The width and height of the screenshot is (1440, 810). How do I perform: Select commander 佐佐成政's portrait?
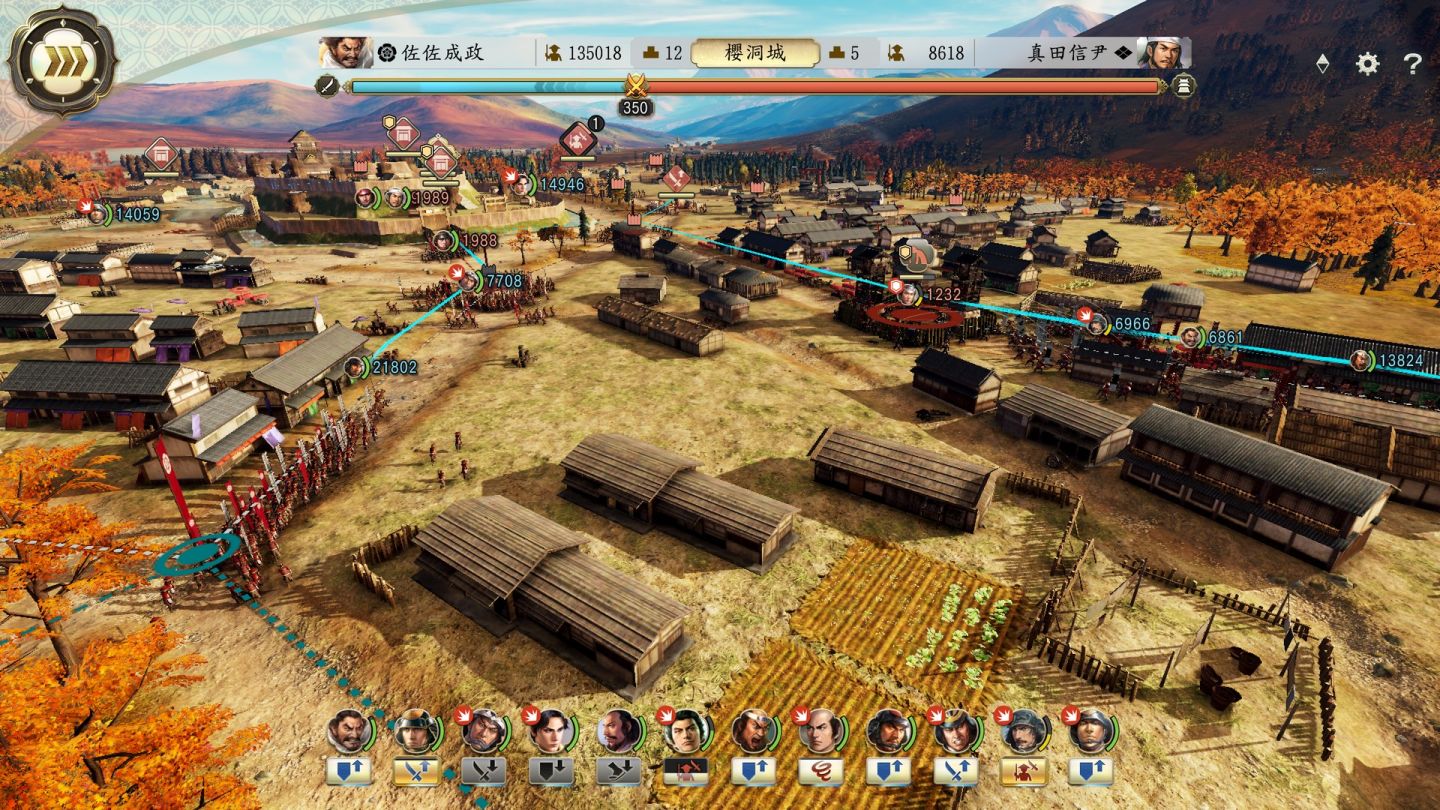coord(346,52)
